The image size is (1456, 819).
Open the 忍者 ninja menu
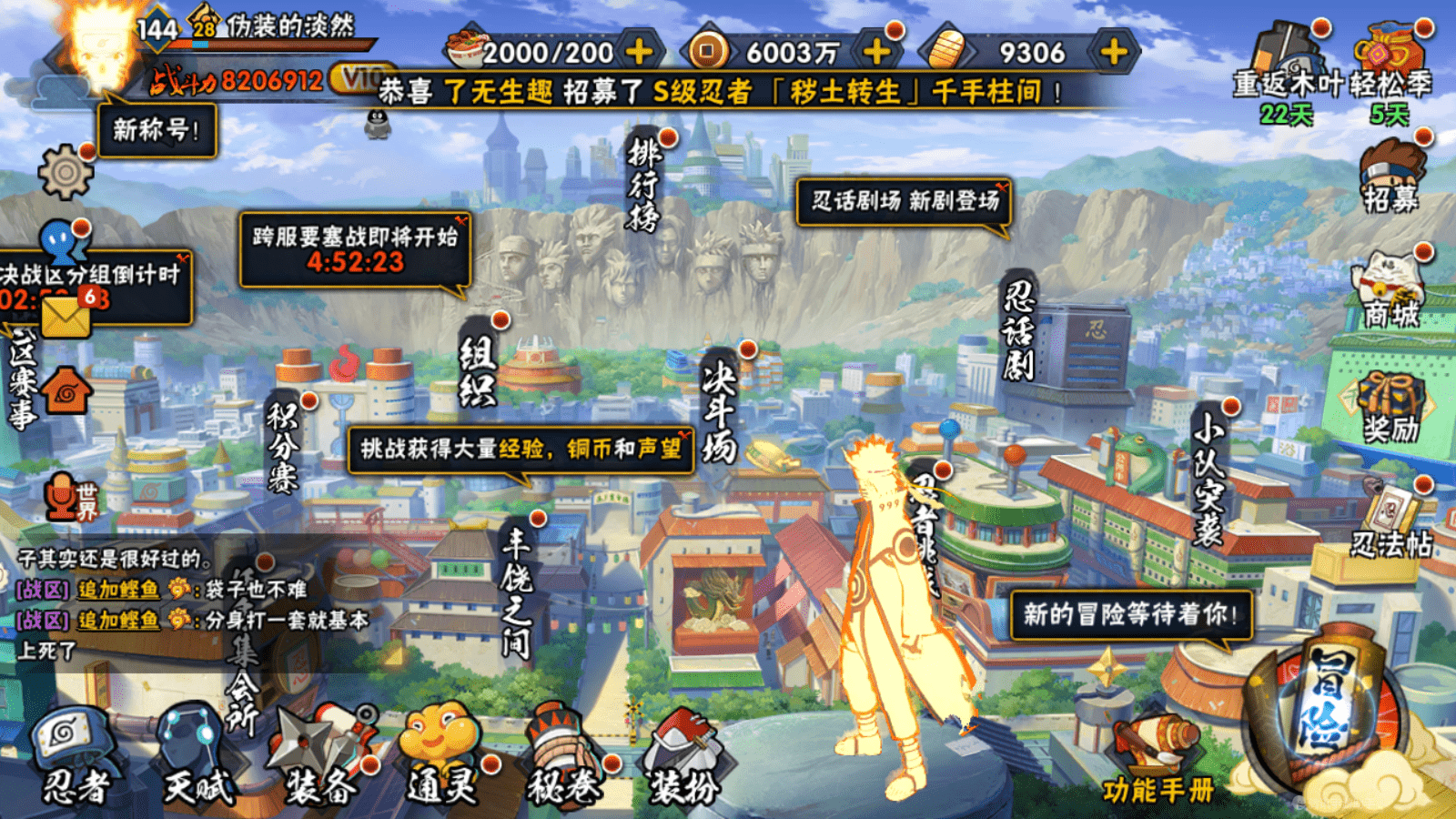75,757
